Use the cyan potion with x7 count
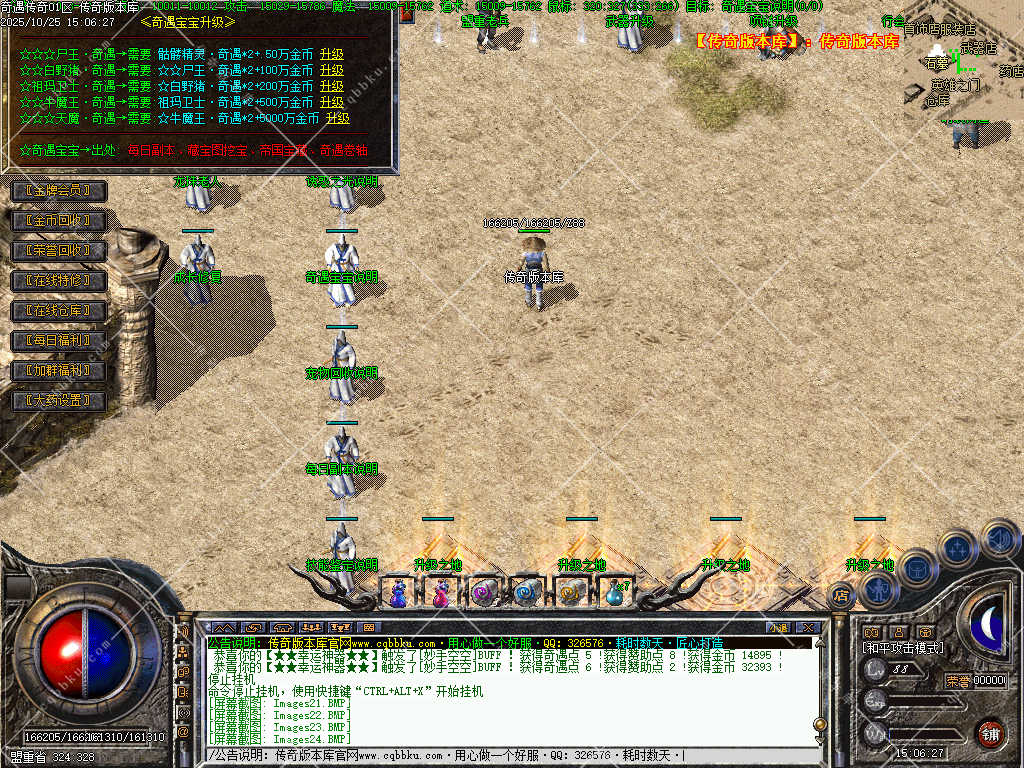This screenshot has width=1024, height=768. (614, 593)
